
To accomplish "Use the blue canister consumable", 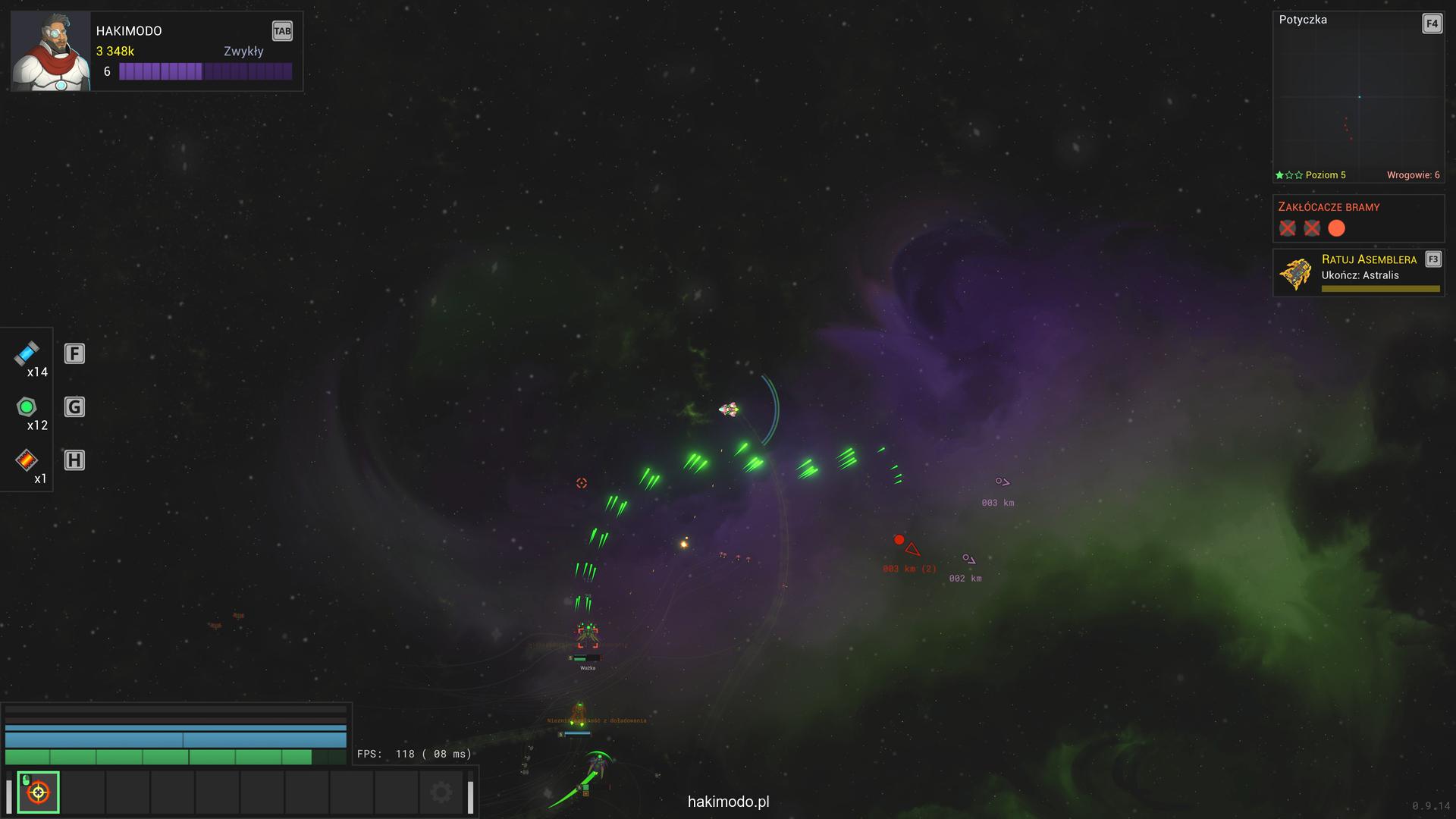I will pyautogui.click(x=27, y=353).
